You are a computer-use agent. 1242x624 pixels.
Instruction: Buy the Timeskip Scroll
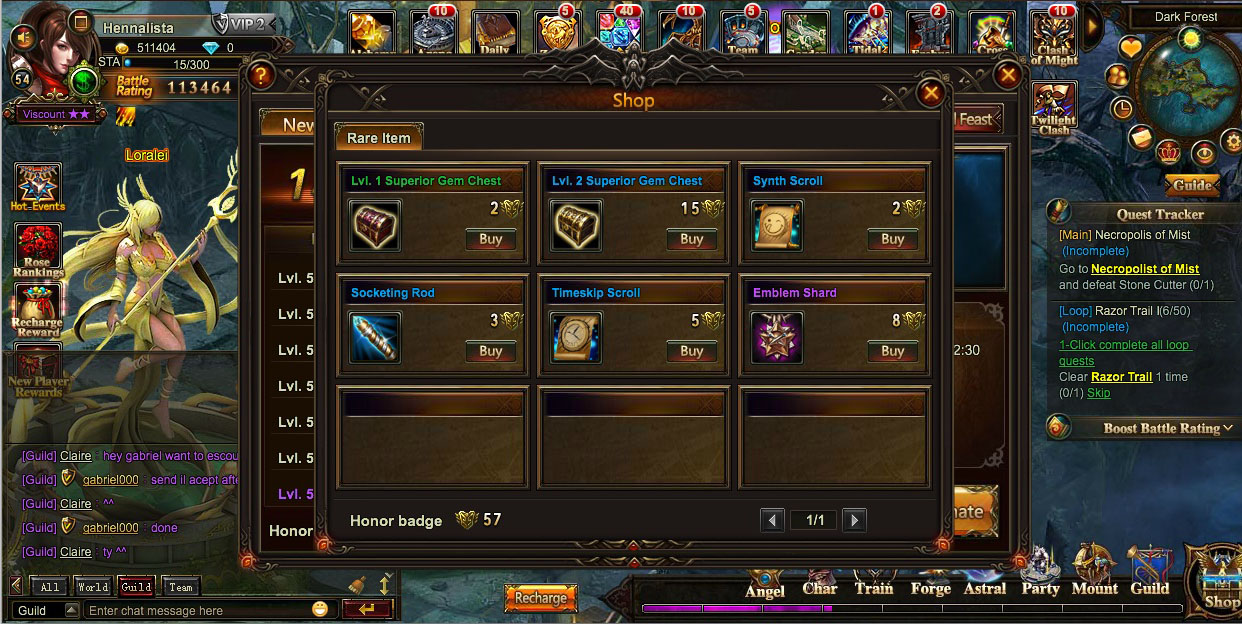691,351
